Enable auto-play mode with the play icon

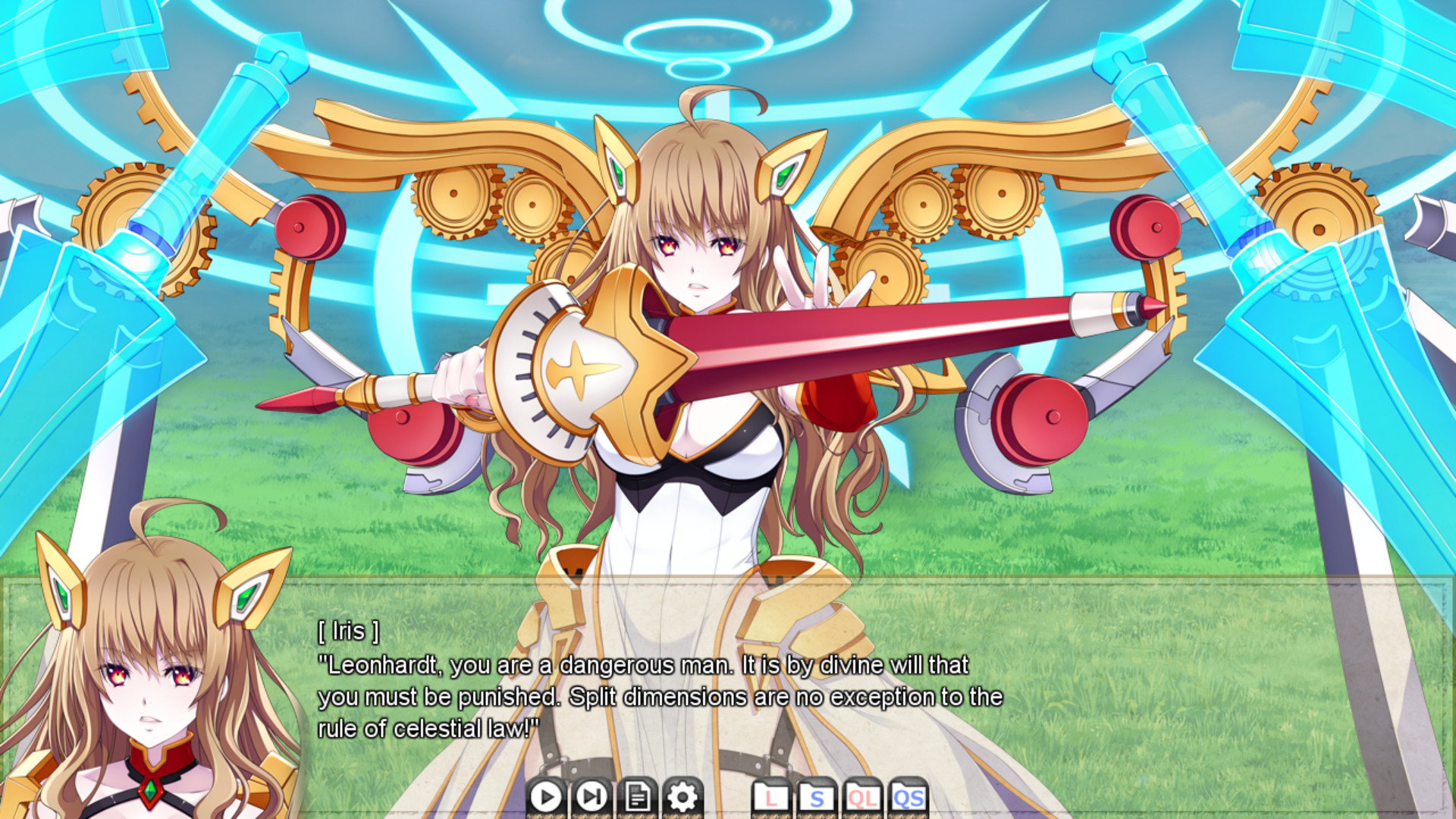click(x=546, y=797)
